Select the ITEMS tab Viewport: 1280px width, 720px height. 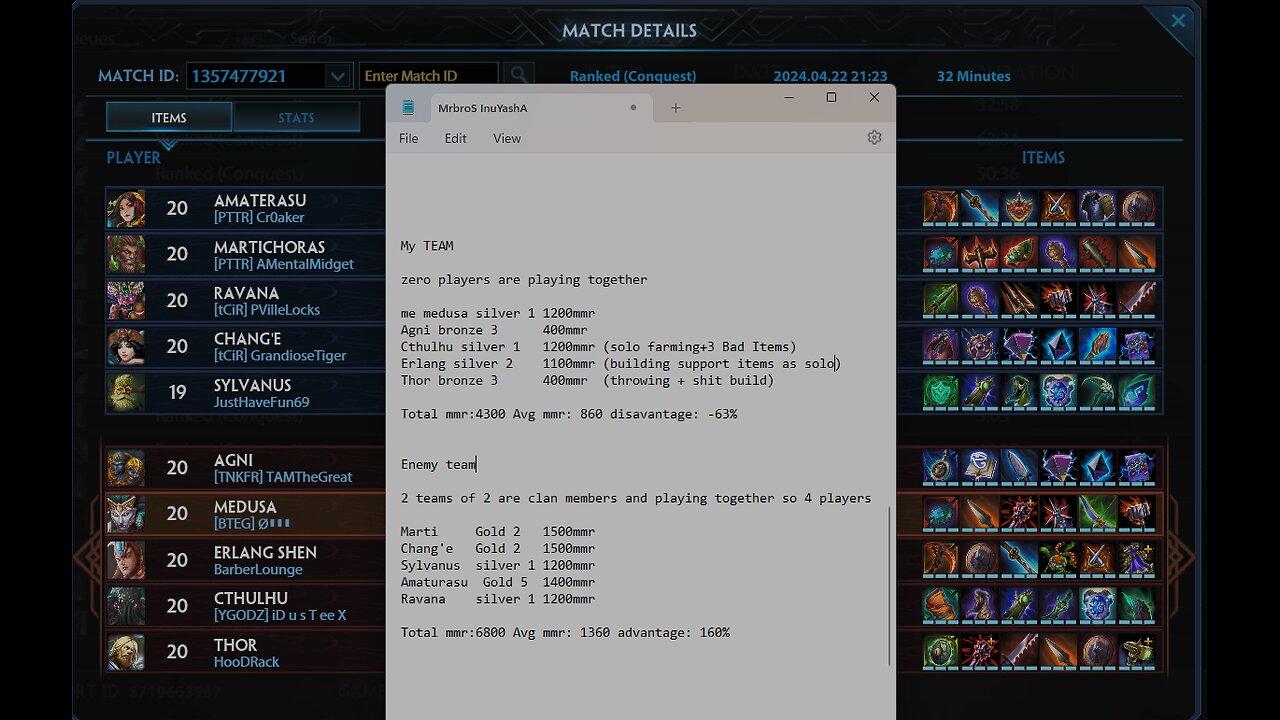coord(168,116)
